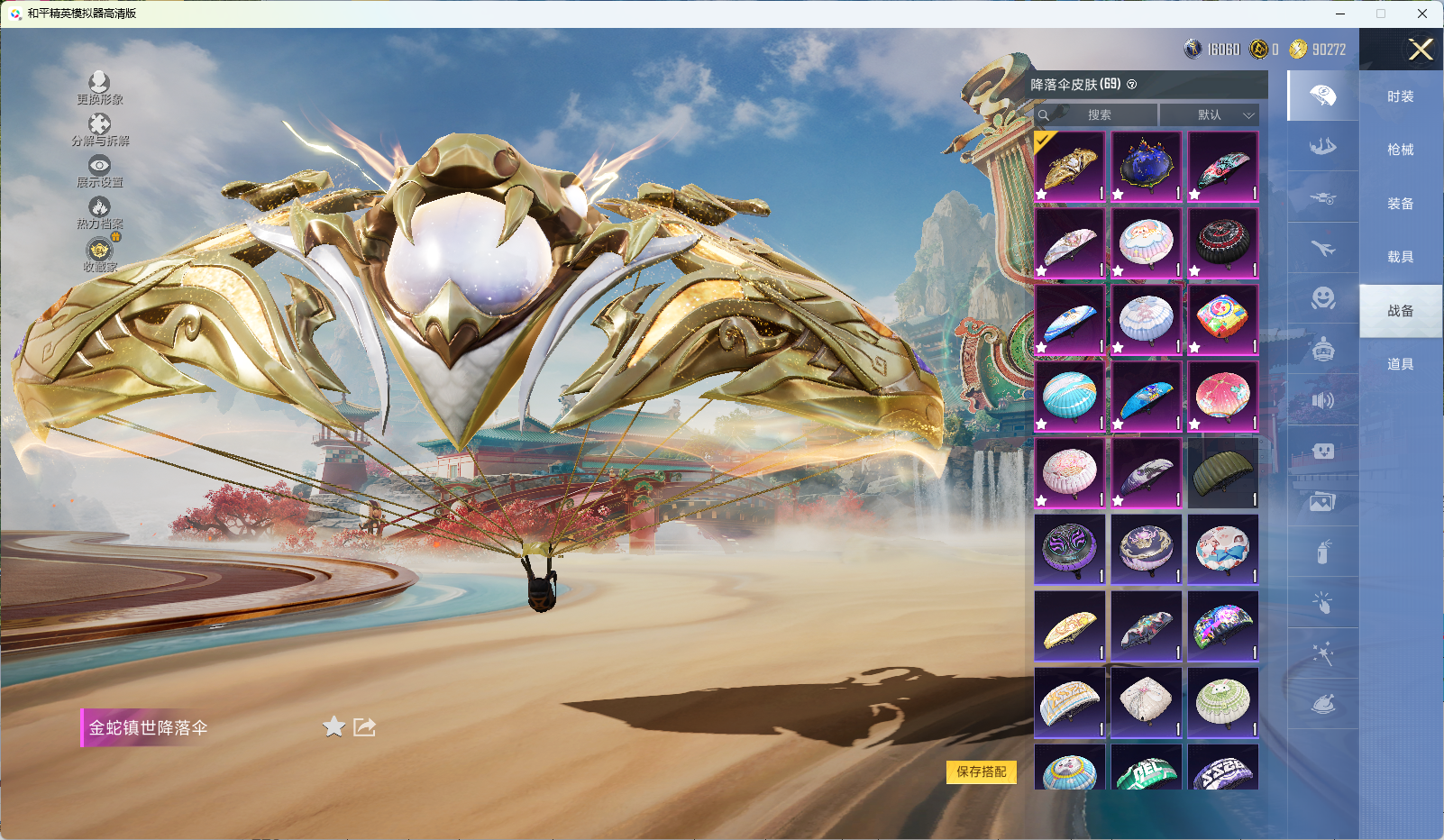Close the wardrobe with the X button

tap(1421, 50)
